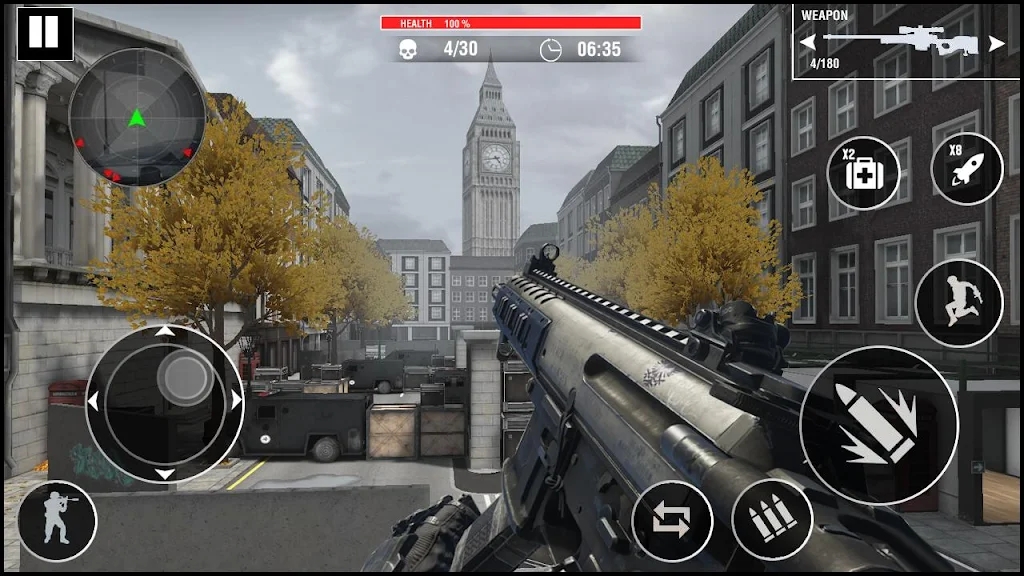1024x576 pixels.
Task: Tap the movement joystick's right arrow
Action: 237,402
